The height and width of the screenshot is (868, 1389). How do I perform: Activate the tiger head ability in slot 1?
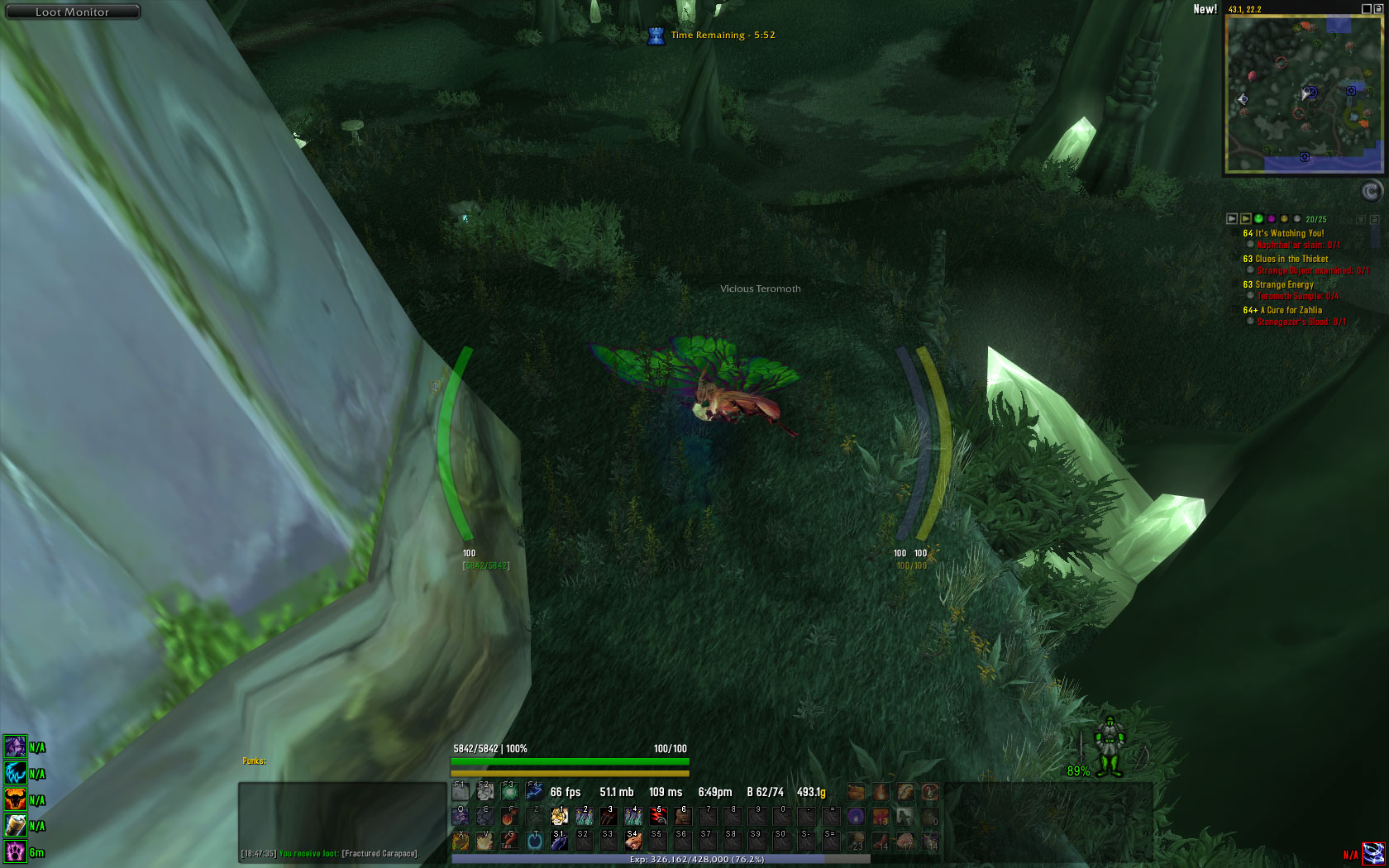pos(560,817)
